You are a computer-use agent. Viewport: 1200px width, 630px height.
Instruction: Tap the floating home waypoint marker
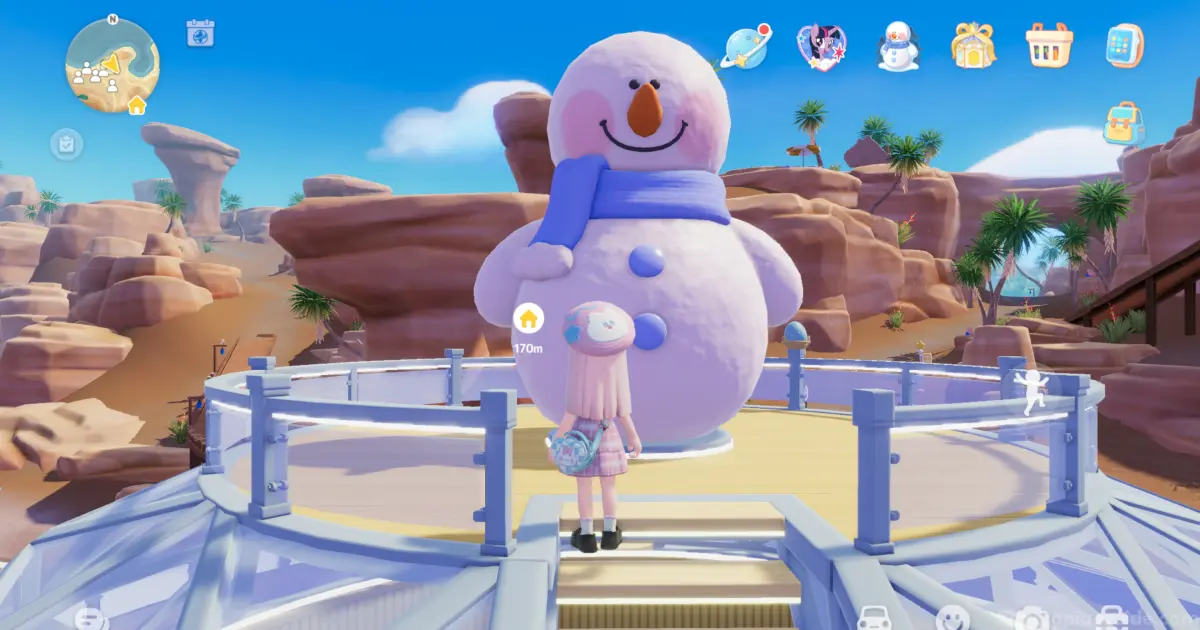coord(528,319)
